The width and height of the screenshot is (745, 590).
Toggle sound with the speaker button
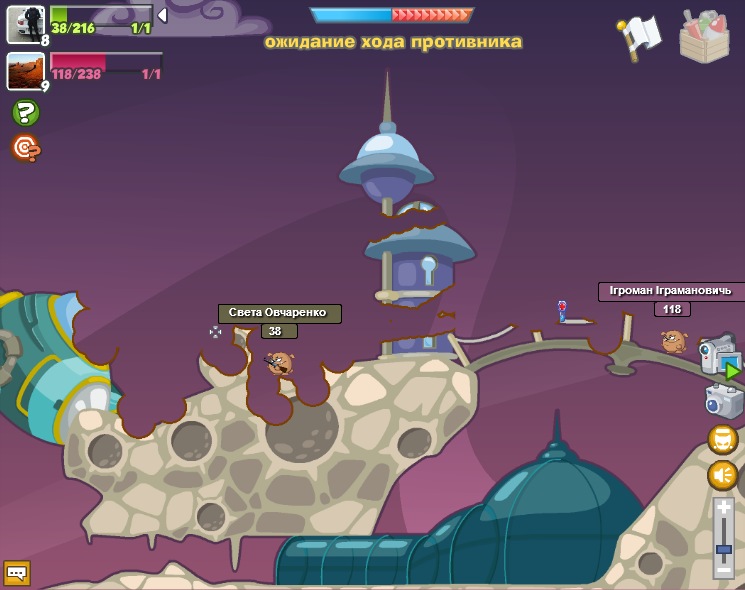point(723,475)
